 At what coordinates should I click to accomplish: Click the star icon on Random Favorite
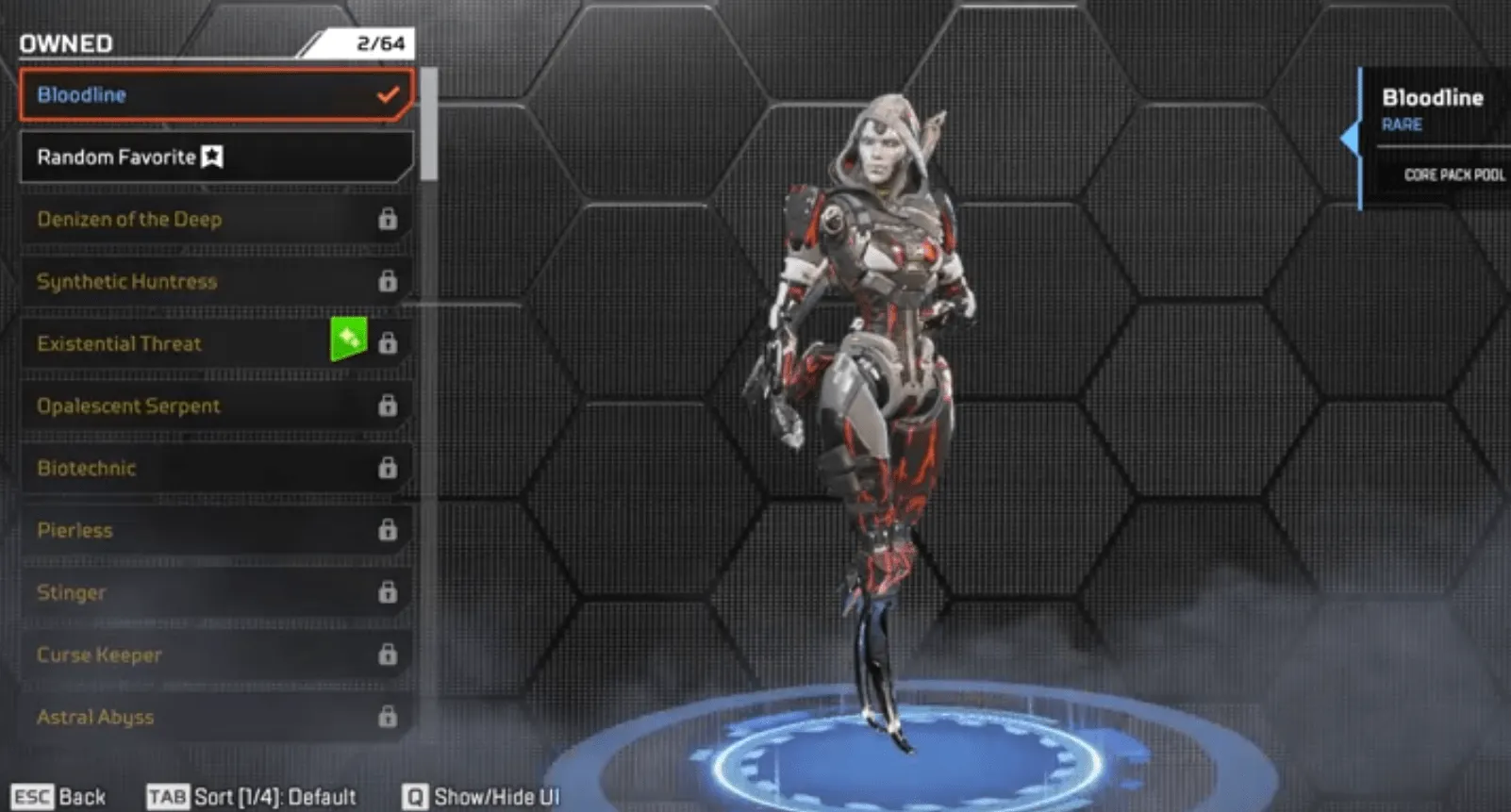[213, 157]
